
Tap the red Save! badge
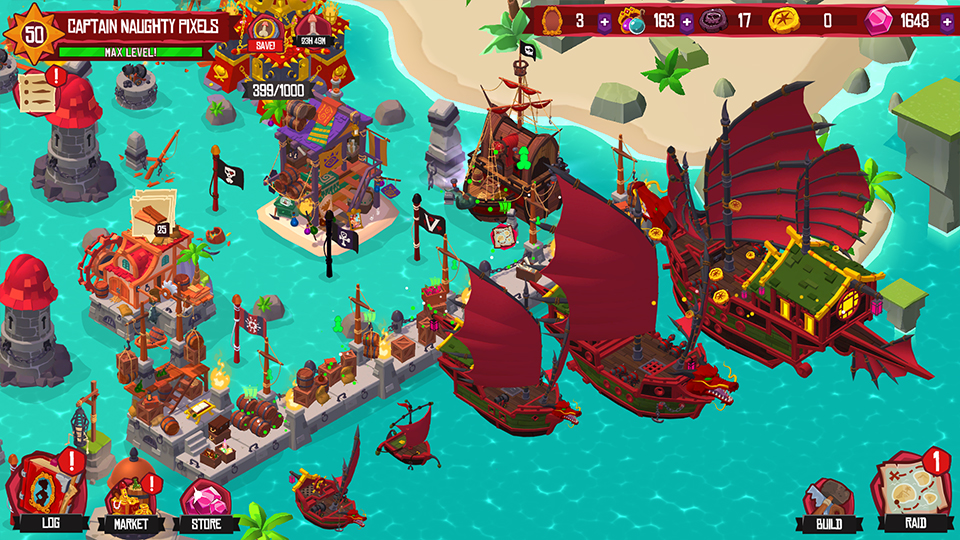pyautogui.click(x=265, y=36)
